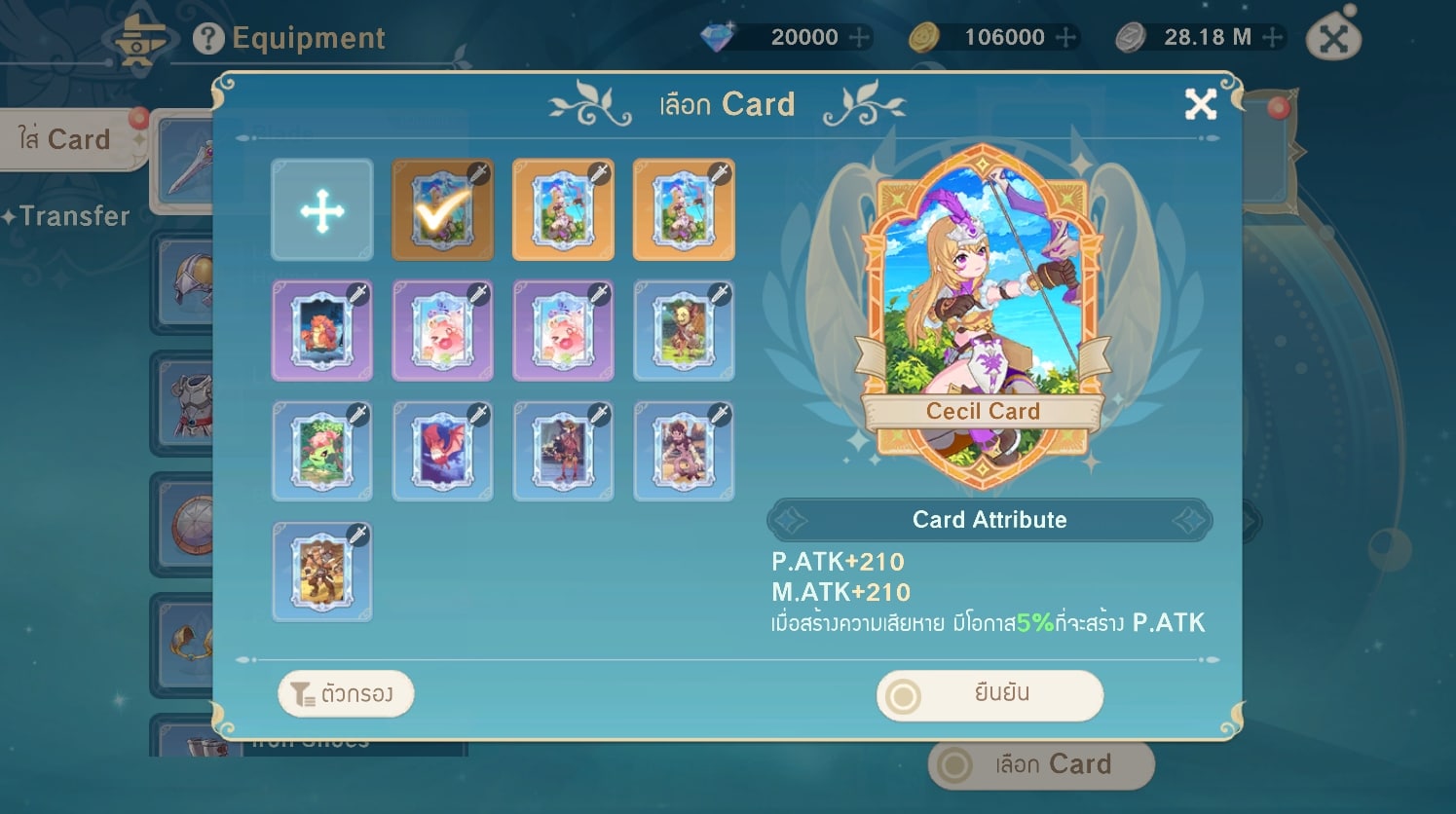The width and height of the screenshot is (1456, 814).
Task: Add more silver coins with the plus
Action: point(1272,38)
